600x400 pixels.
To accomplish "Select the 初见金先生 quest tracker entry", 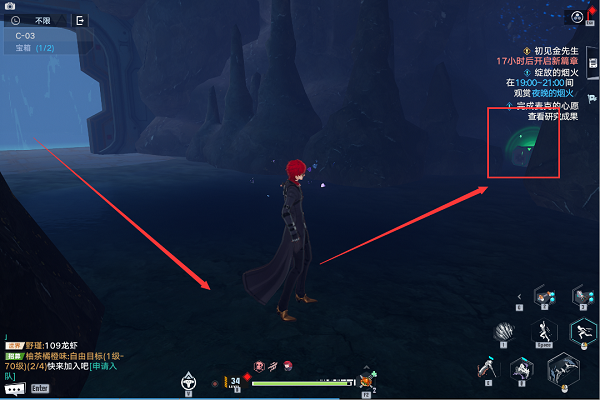I will tap(557, 50).
